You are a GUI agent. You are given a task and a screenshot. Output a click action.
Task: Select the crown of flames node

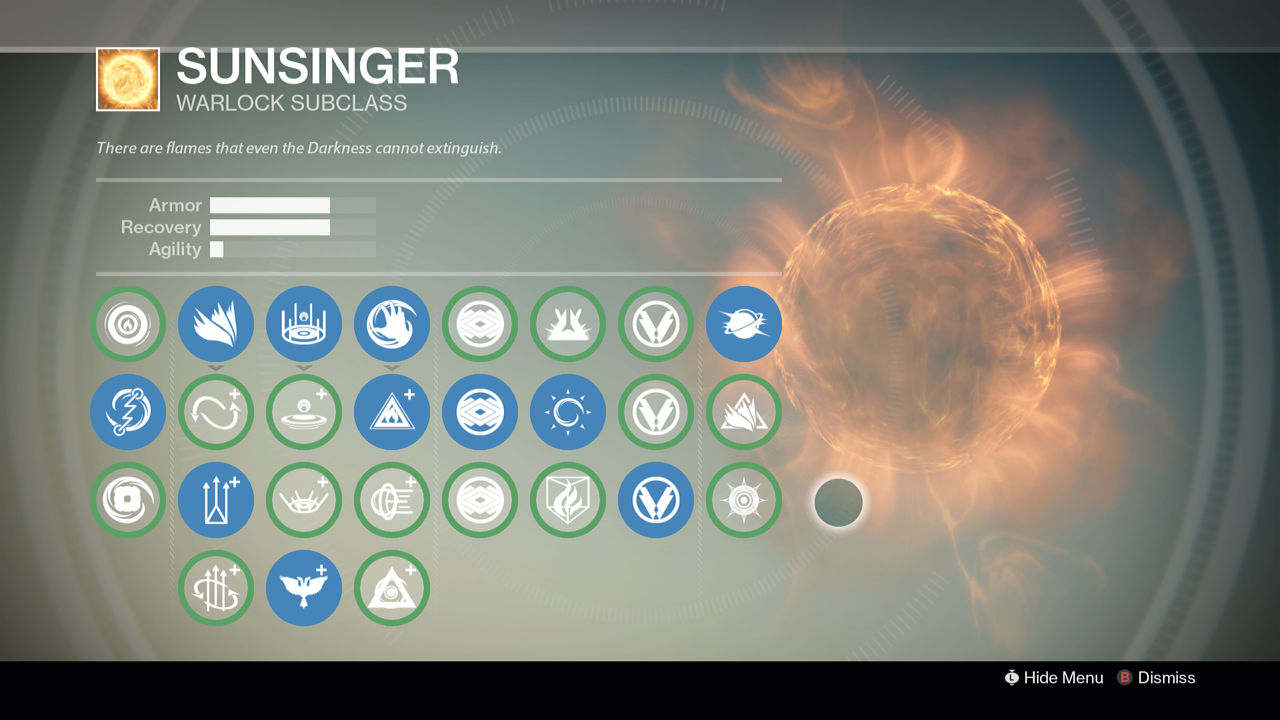568,324
